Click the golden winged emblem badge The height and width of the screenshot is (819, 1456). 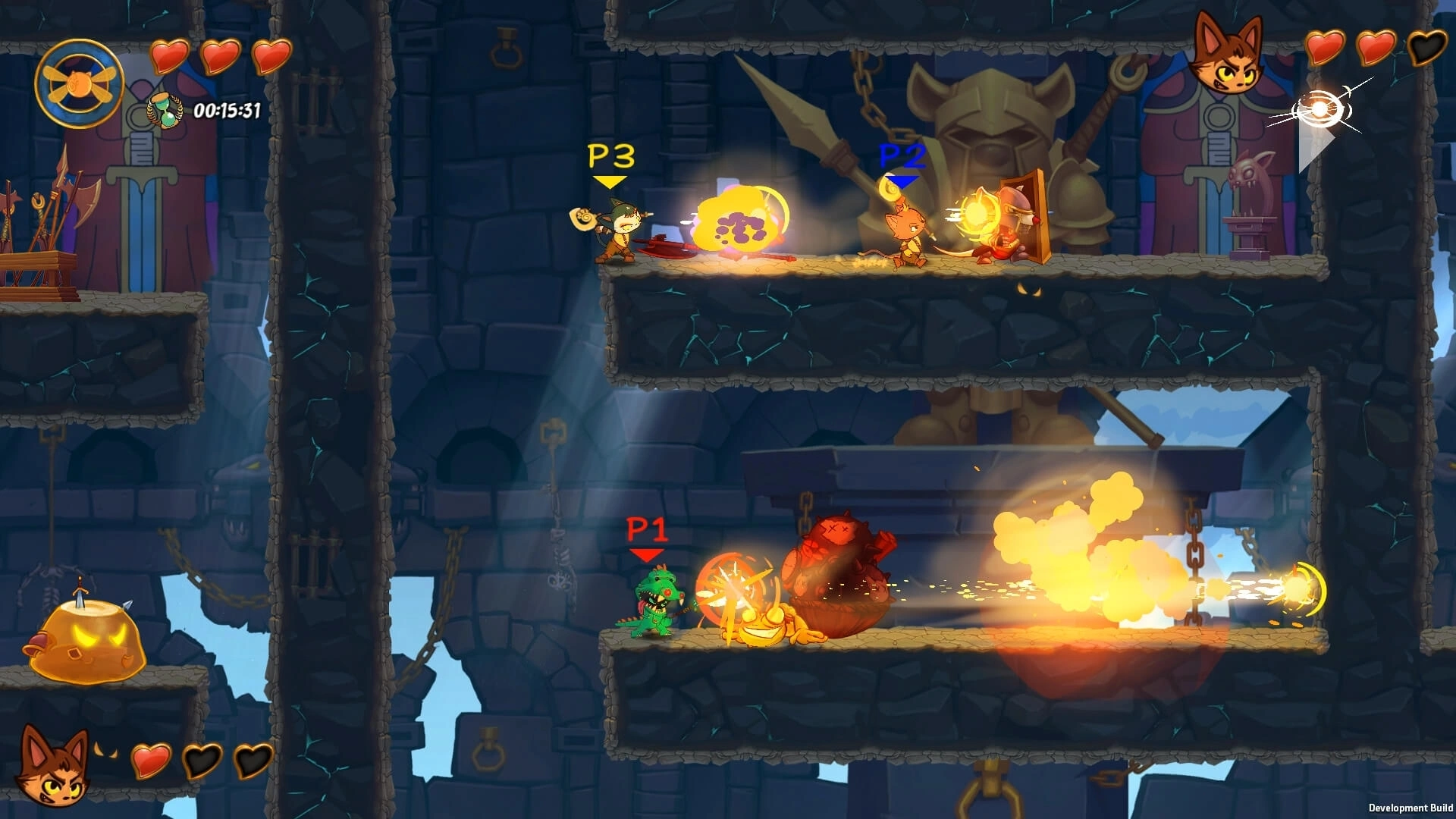coord(79,83)
